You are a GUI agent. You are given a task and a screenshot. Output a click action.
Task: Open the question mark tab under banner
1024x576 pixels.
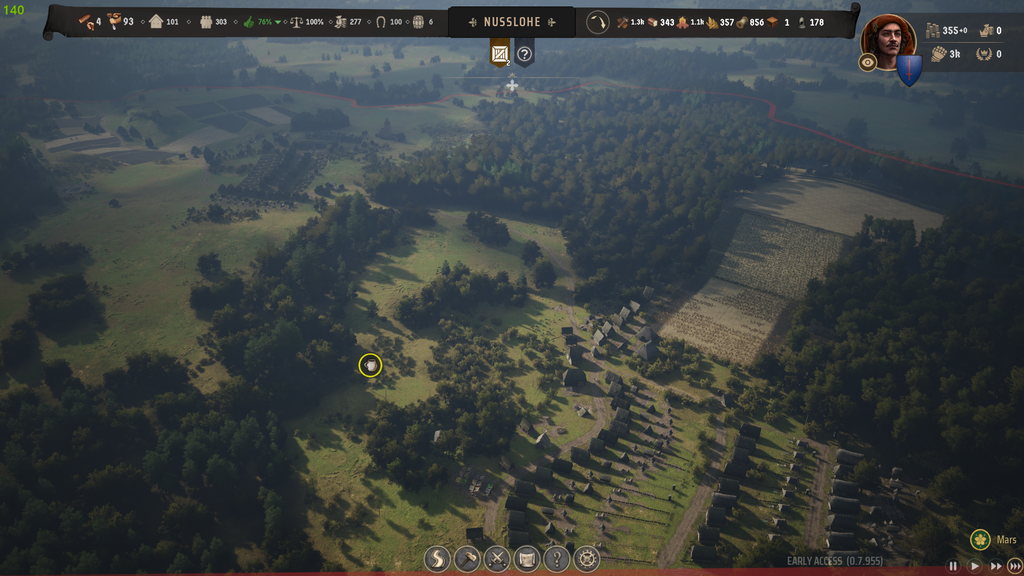(x=524, y=54)
